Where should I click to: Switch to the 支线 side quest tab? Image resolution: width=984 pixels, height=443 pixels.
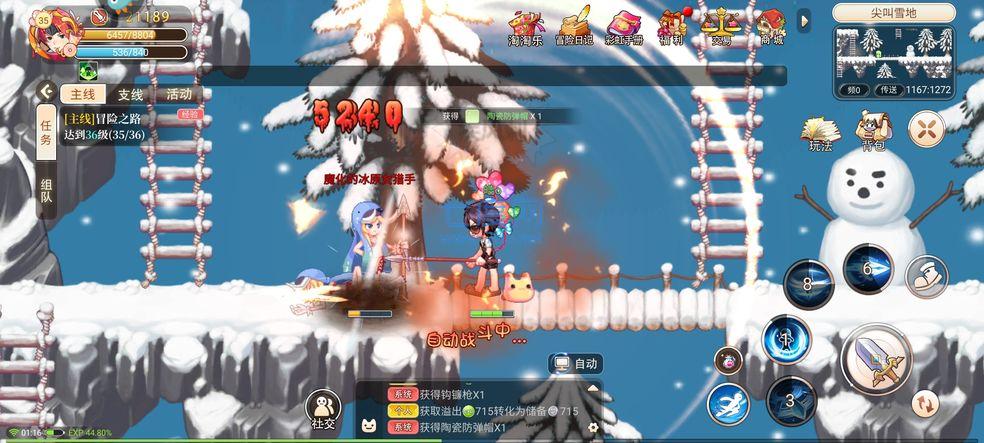point(130,95)
